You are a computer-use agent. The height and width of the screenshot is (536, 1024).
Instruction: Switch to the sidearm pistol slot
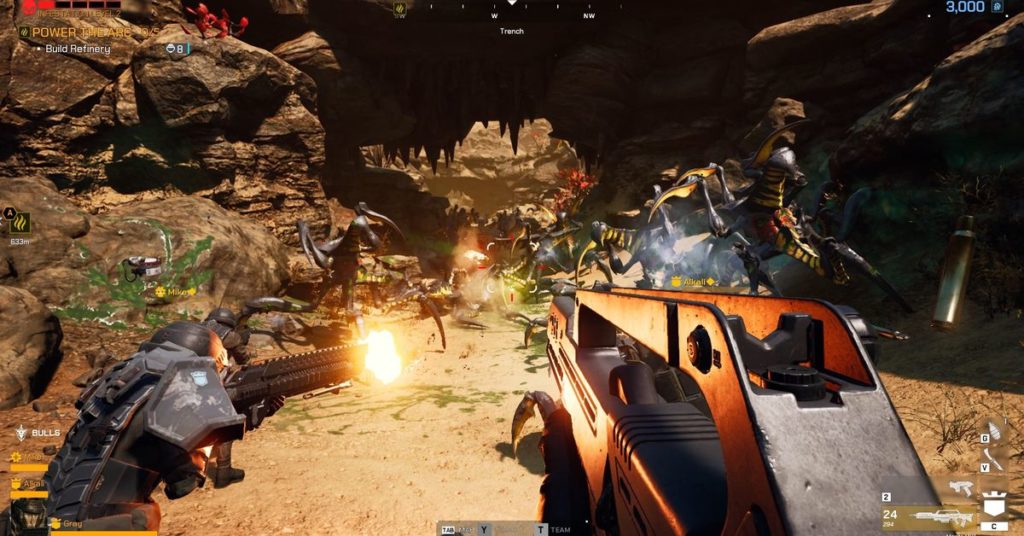pos(962,486)
